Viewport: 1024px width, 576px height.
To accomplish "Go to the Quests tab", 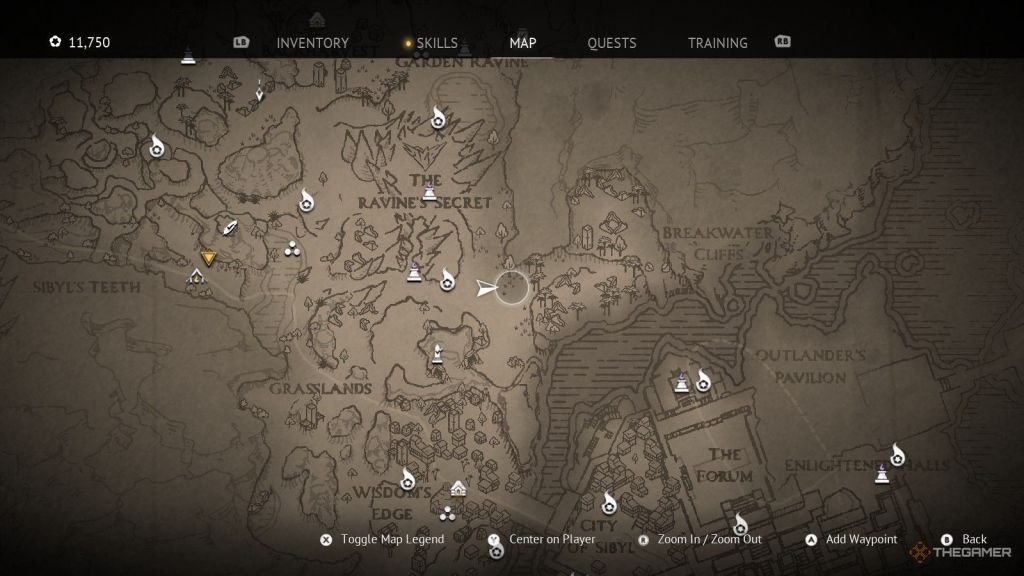I will [x=611, y=43].
